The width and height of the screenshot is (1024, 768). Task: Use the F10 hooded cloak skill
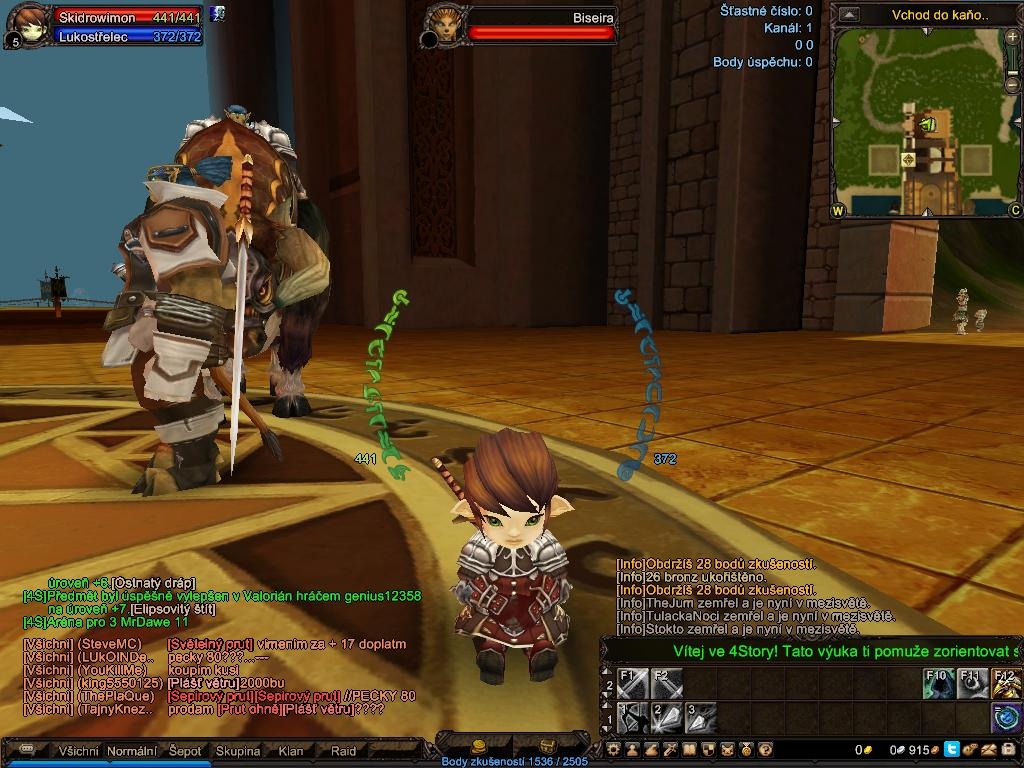[x=939, y=685]
